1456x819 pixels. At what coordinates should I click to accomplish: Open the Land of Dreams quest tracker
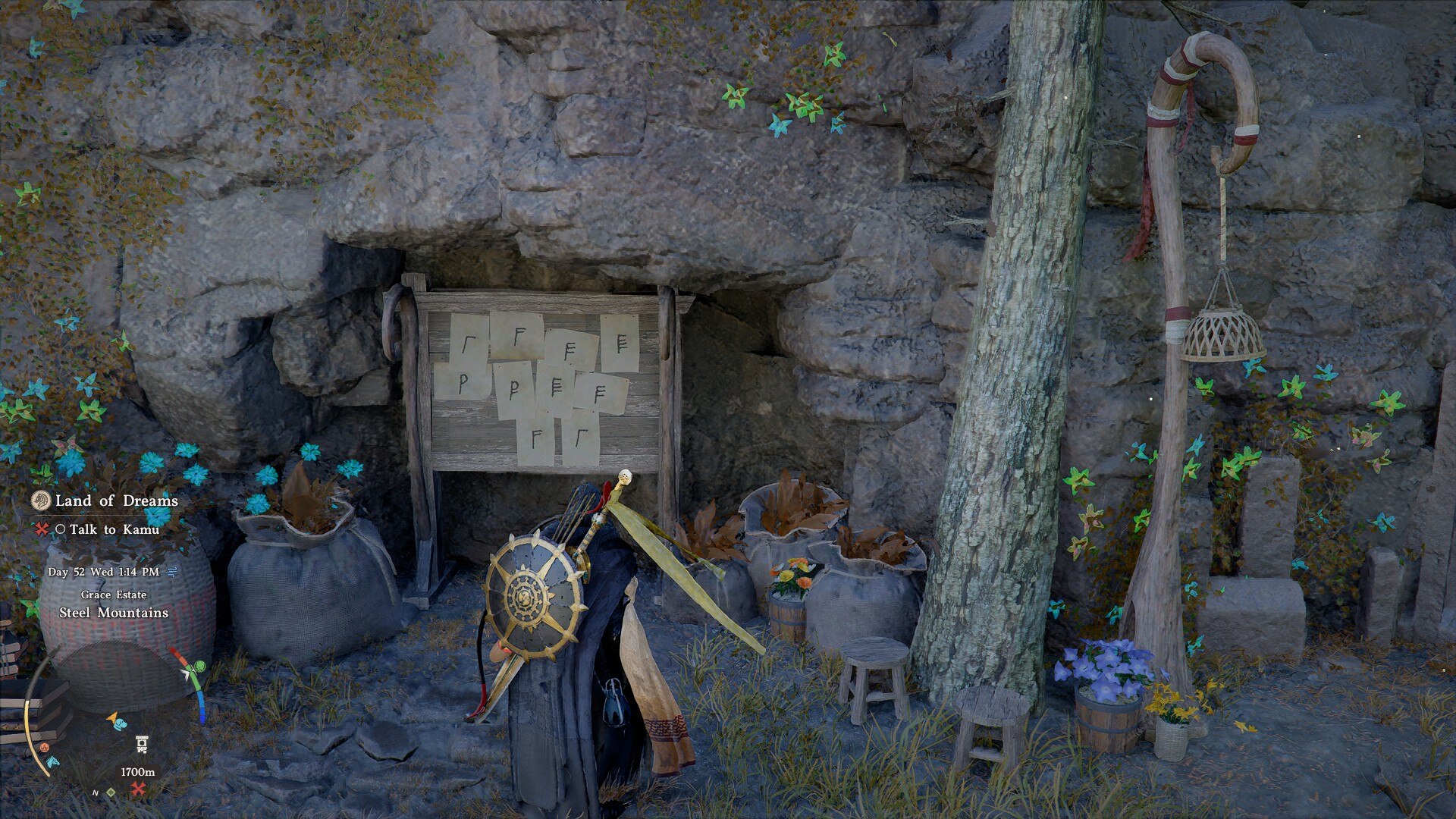[x=116, y=500]
